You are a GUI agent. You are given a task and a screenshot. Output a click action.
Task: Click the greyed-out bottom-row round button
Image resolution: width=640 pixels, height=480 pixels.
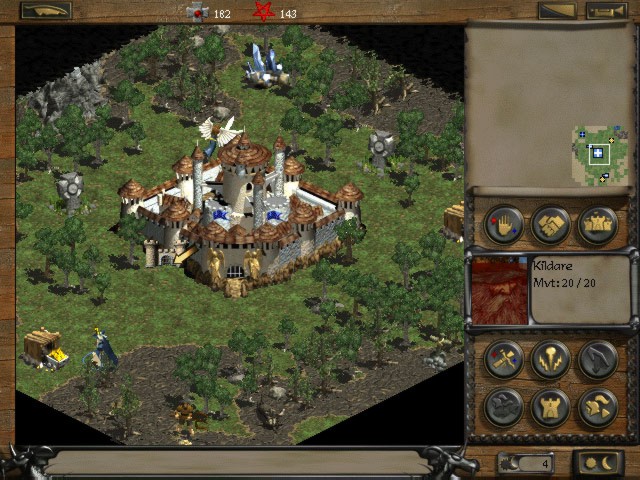click(x=504, y=407)
